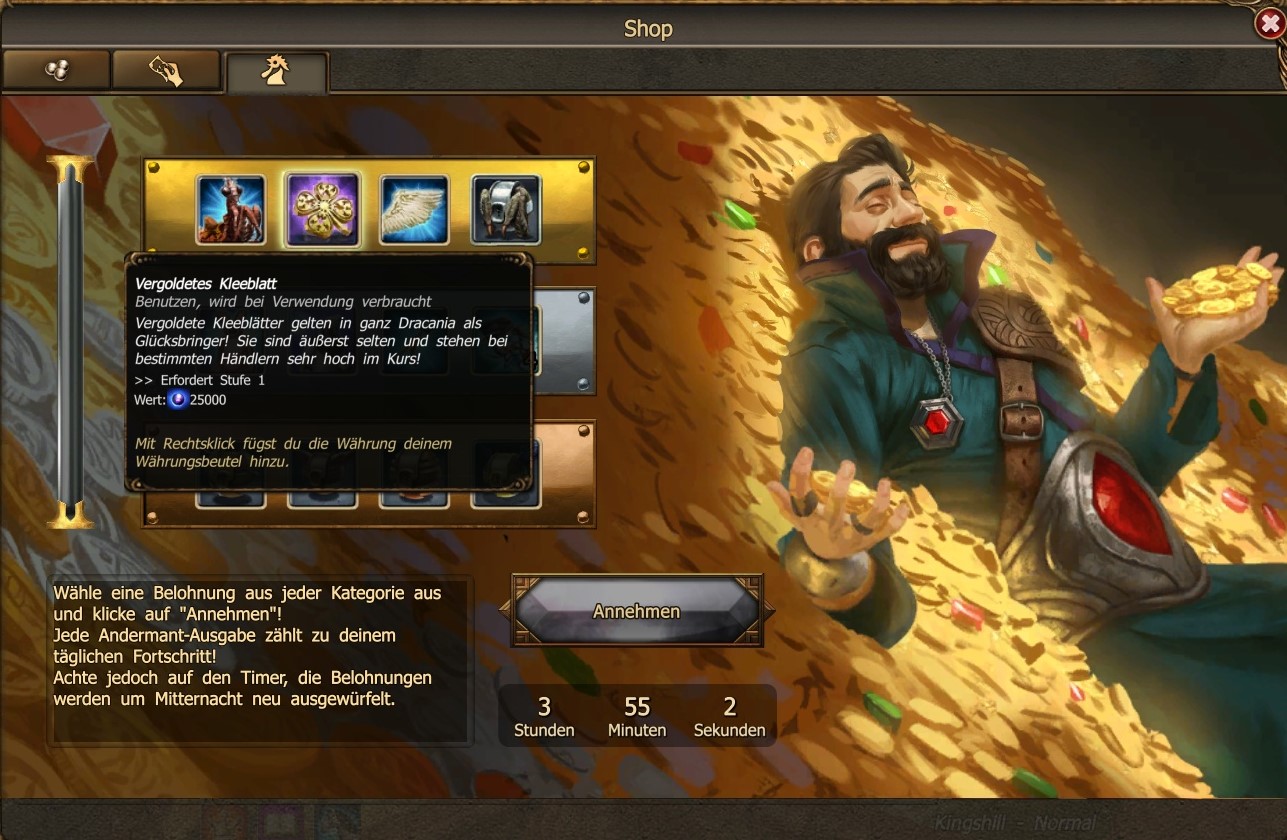Pick the reward showing a figure on a mount
The height and width of the screenshot is (840, 1287).
click(231, 210)
